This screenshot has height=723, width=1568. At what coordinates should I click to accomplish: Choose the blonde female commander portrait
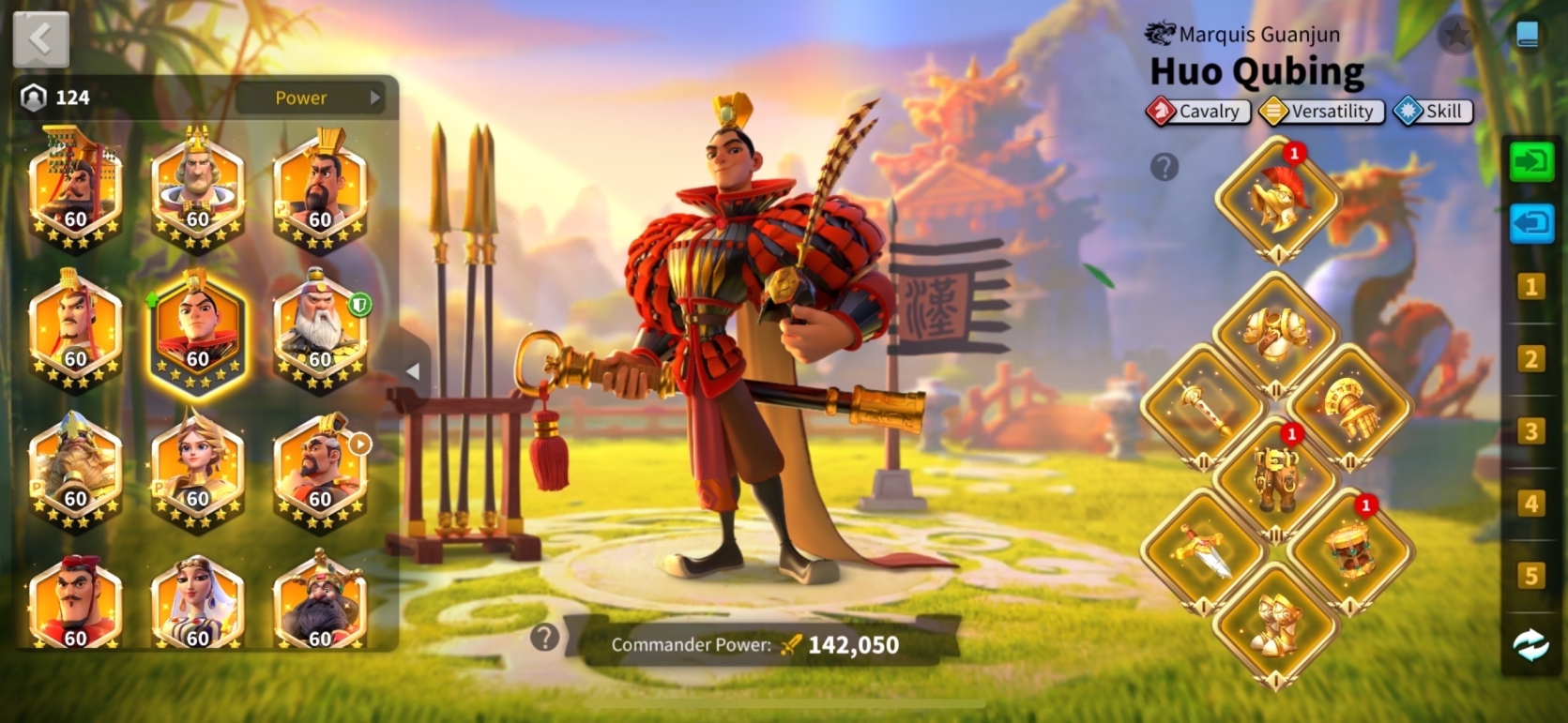point(197,469)
